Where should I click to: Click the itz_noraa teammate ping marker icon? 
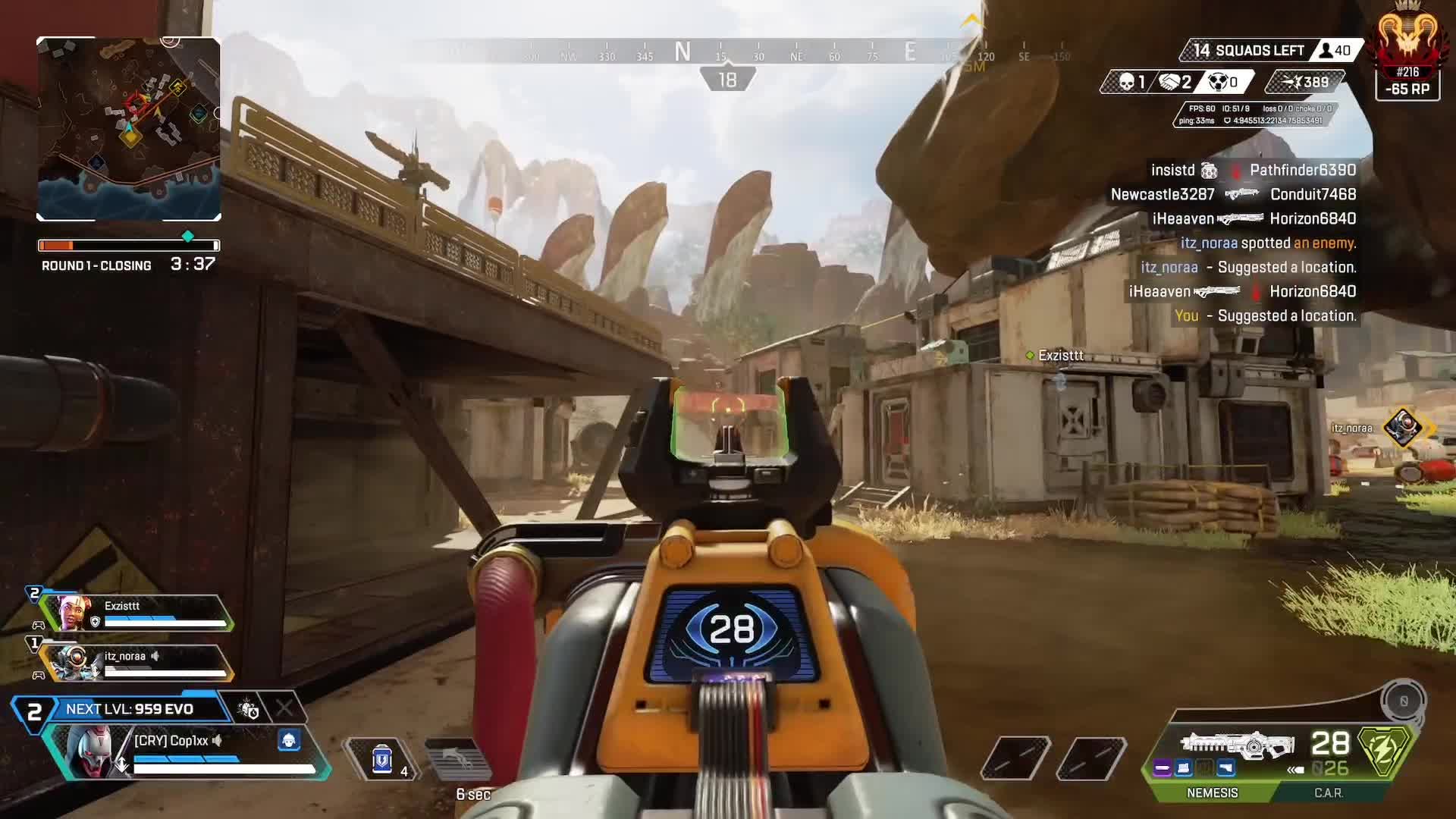point(1402,427)
